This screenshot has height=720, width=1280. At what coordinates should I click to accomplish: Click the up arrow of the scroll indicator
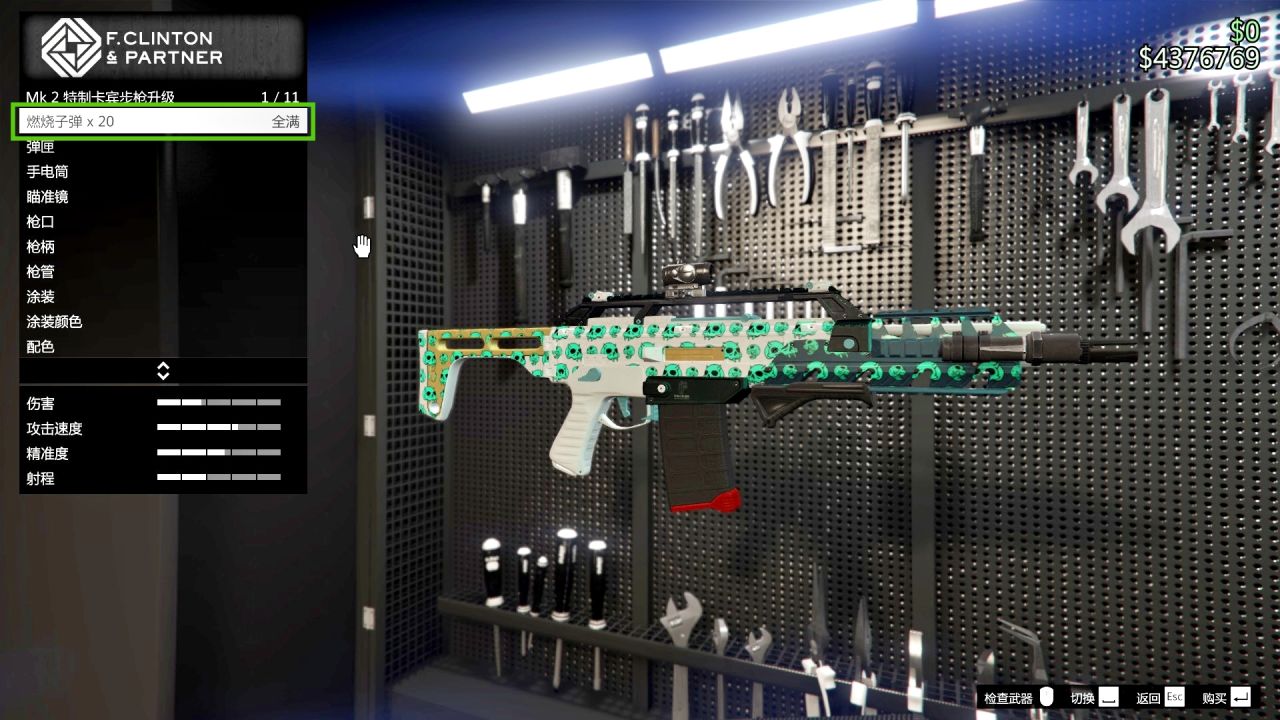[x=163, y=366]
